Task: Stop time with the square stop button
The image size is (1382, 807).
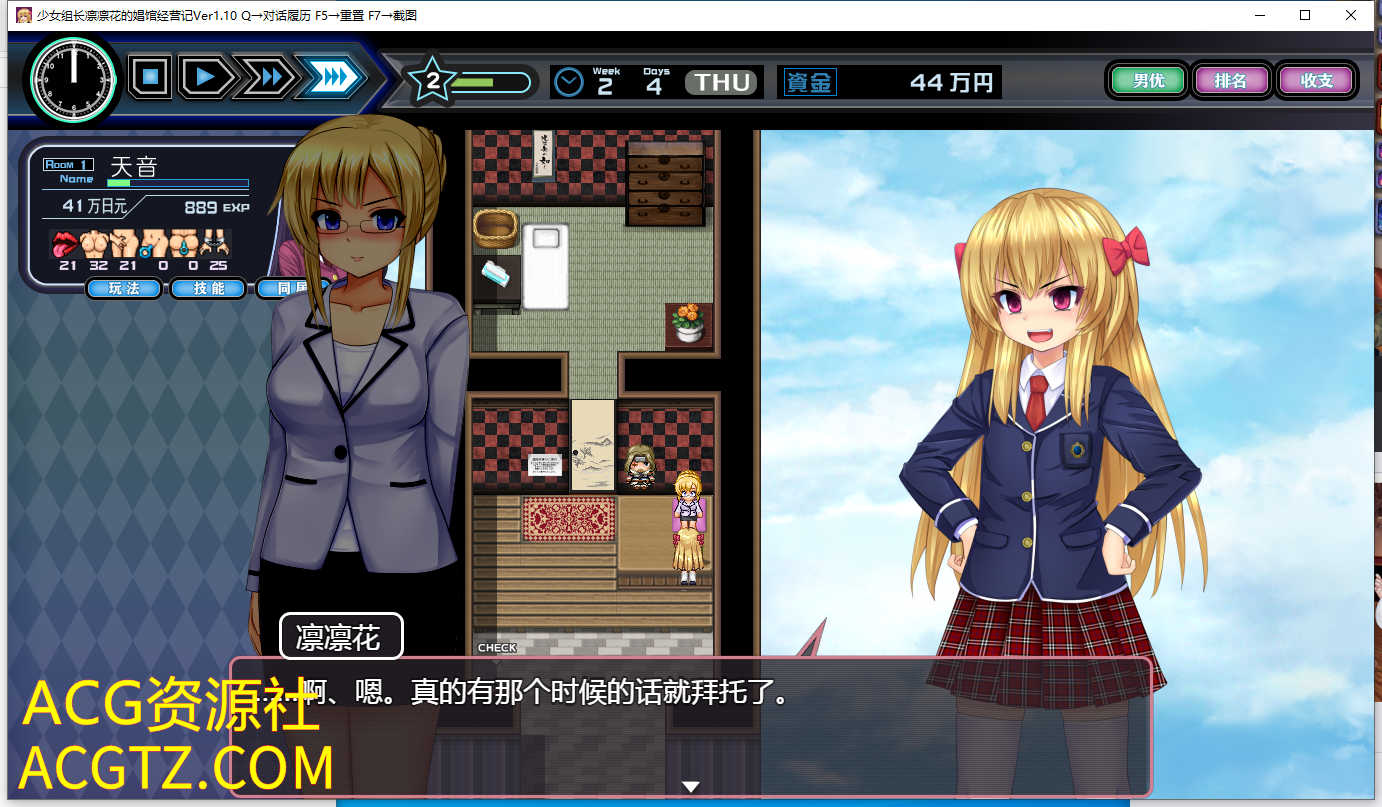Action: pyautogui.click(x=150, y=77)
